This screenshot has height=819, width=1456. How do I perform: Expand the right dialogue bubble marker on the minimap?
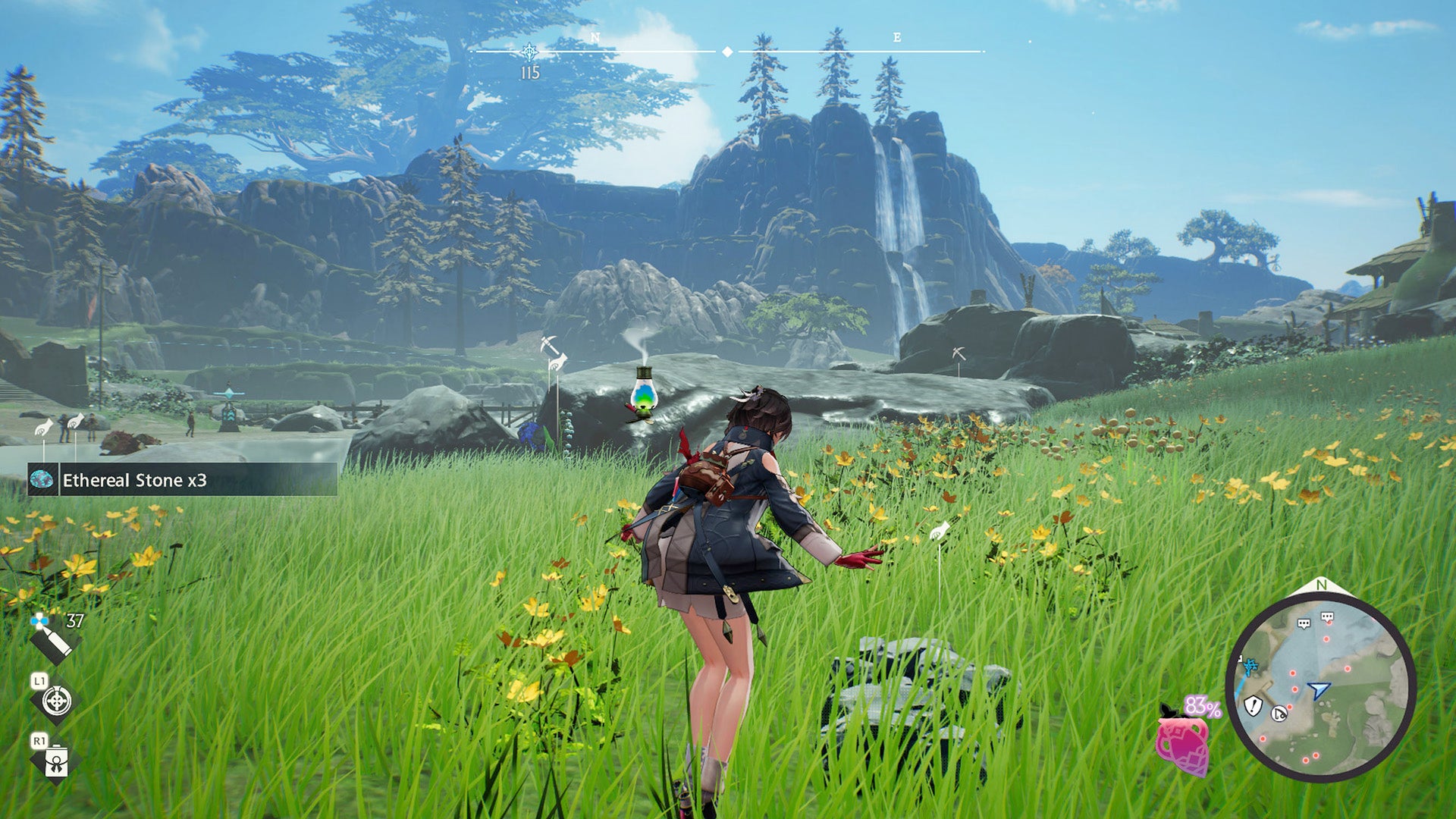click(1327, 617)
